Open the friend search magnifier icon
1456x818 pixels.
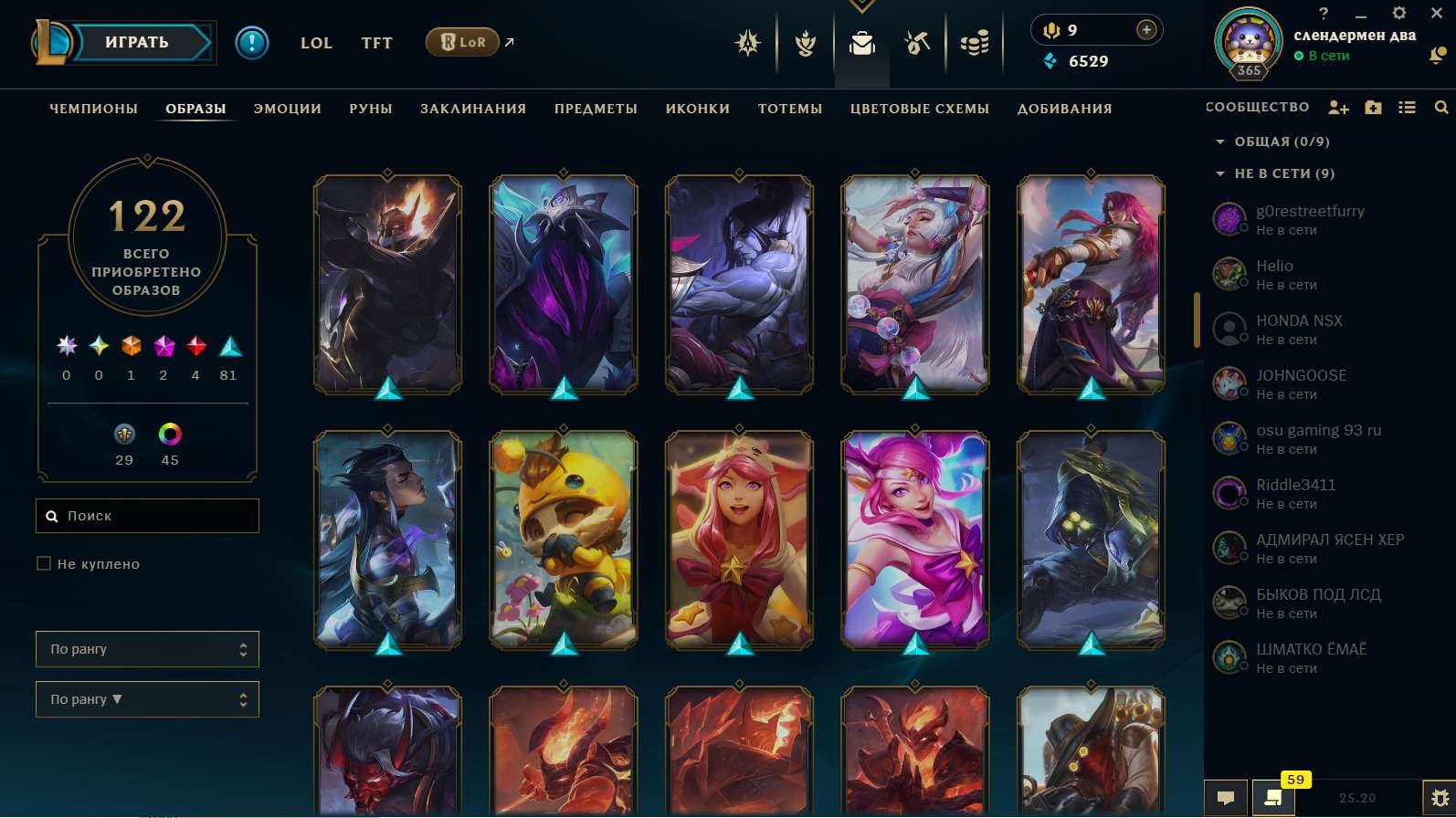tap(1441, 107)
